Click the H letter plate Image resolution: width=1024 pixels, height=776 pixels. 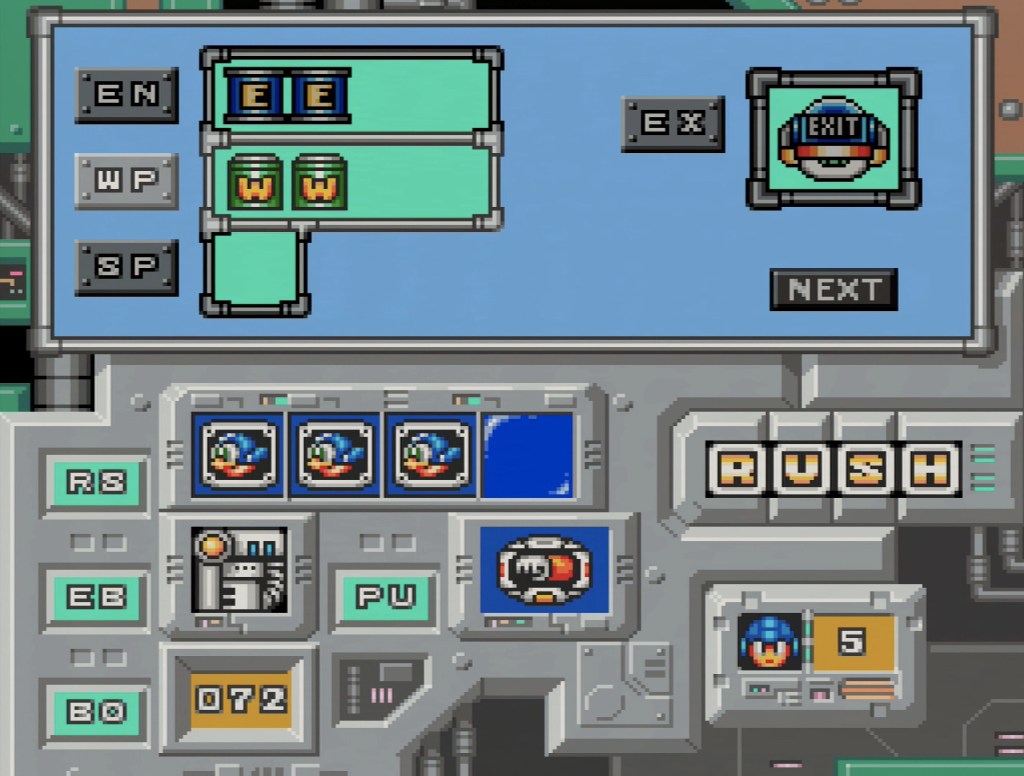point(929,469)
